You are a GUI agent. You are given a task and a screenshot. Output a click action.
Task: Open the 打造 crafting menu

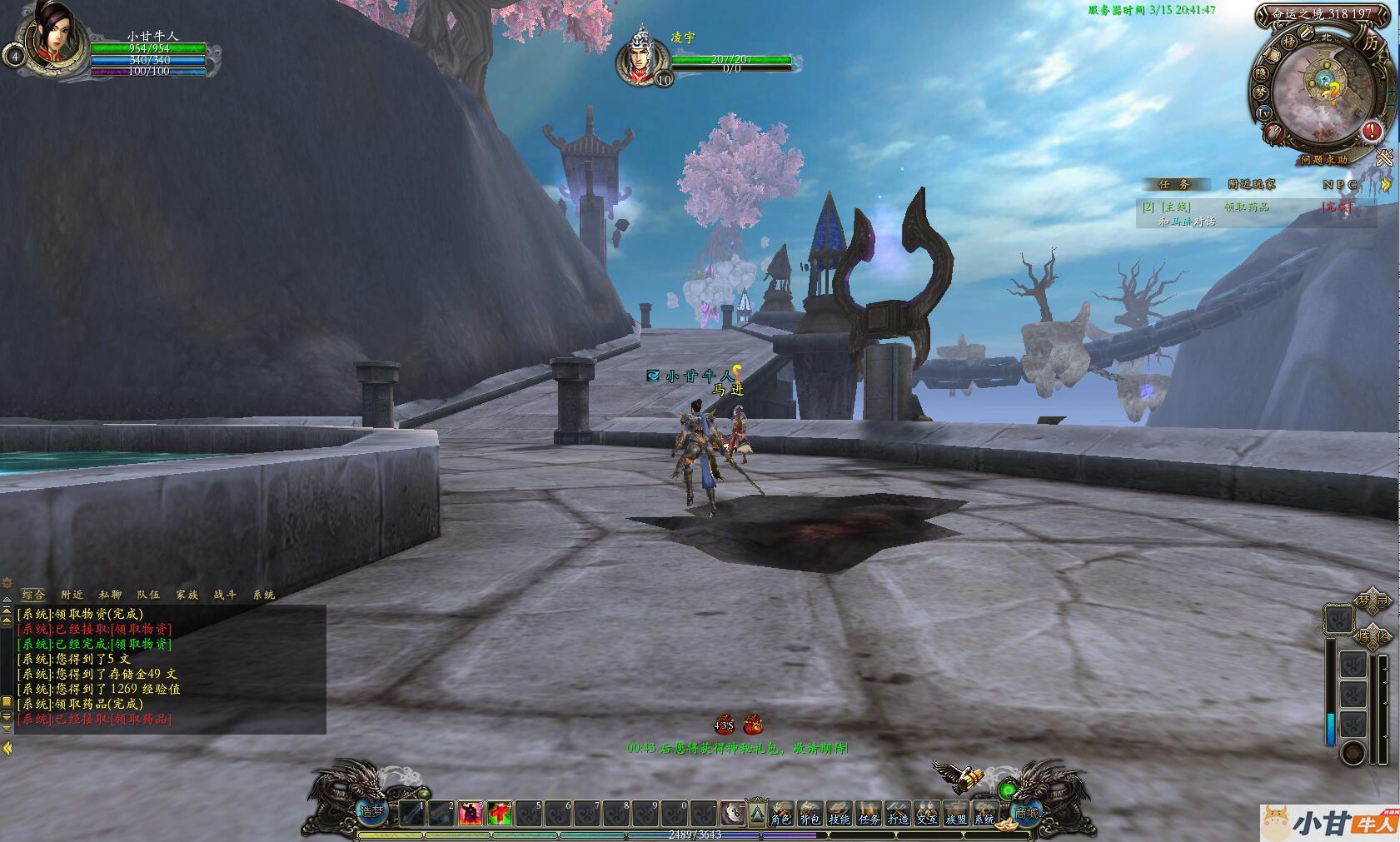click(898, 812)
